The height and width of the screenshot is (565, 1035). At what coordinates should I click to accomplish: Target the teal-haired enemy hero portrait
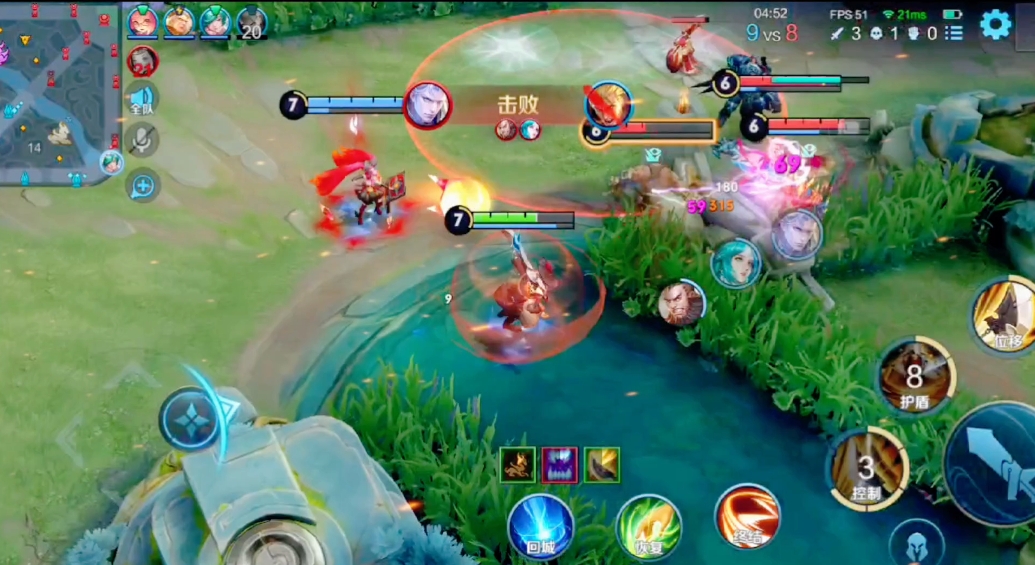(736, 264)
